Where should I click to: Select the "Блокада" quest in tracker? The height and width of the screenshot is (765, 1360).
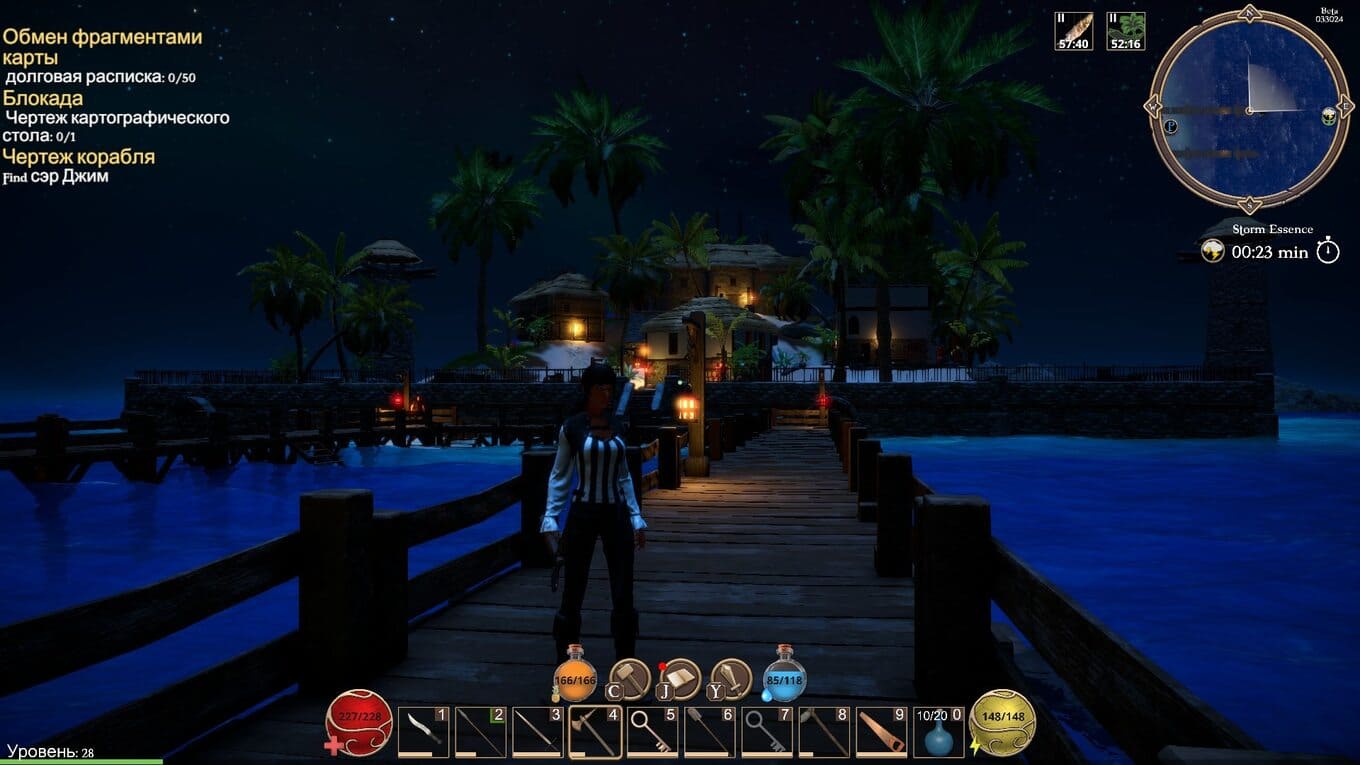(43, 98)
